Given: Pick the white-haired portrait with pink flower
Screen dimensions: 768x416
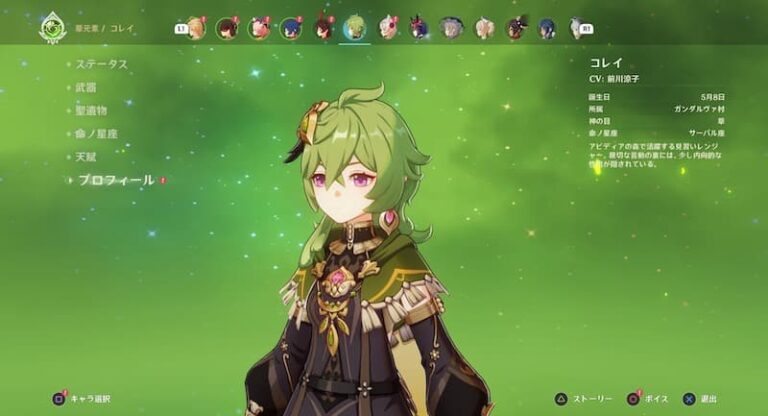Looking at the screenshot, I should click(387, 28).
